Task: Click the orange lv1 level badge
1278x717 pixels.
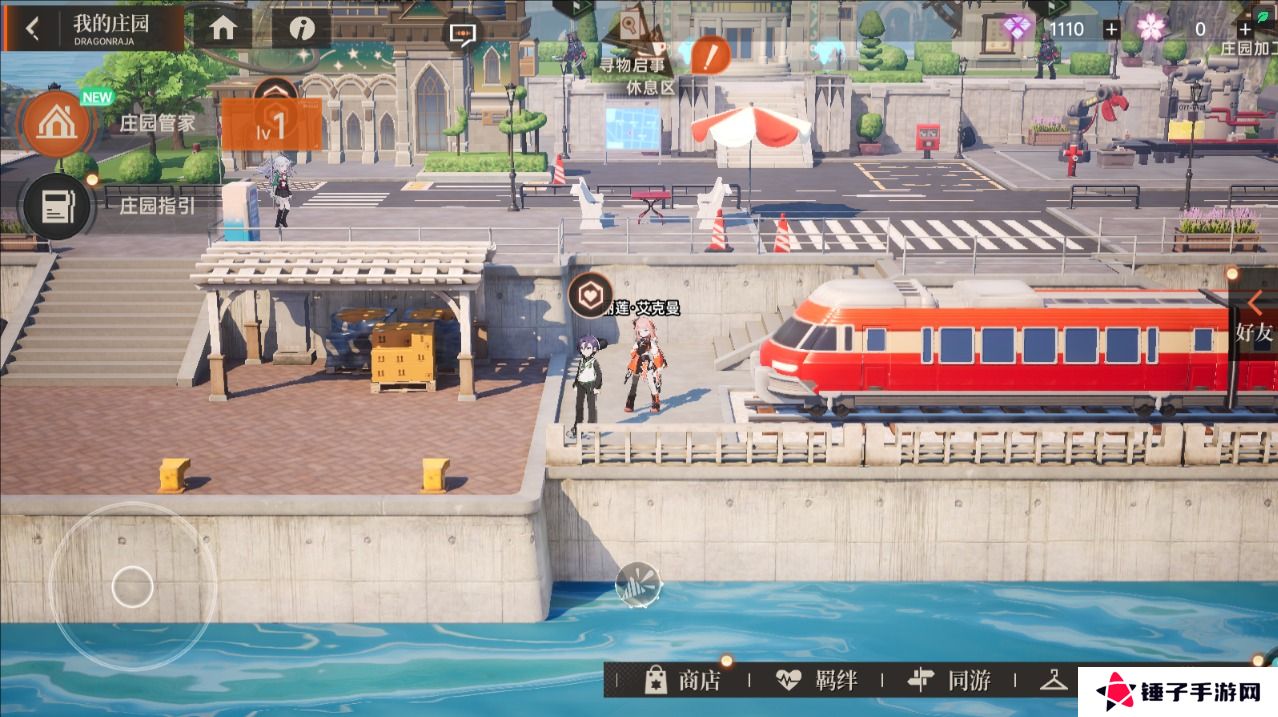Action: [x=271, y=125]
